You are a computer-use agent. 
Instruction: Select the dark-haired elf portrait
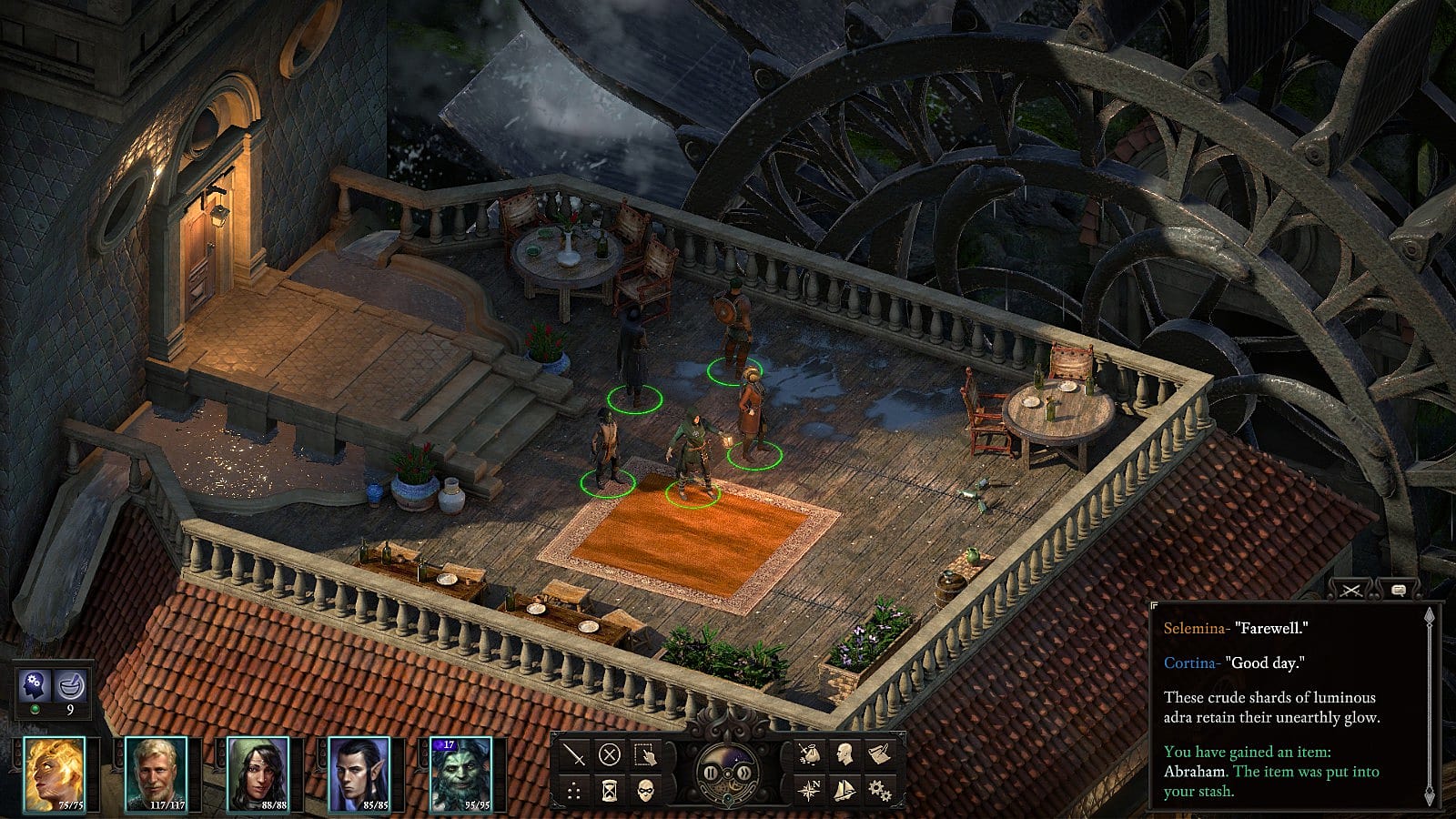(358, 773)
